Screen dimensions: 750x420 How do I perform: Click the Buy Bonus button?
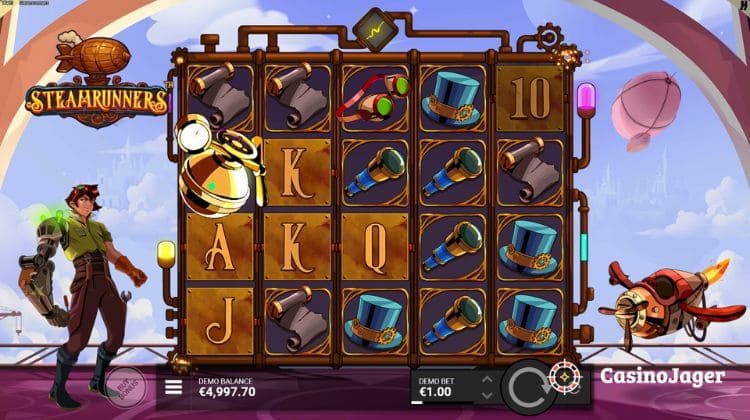127,382
